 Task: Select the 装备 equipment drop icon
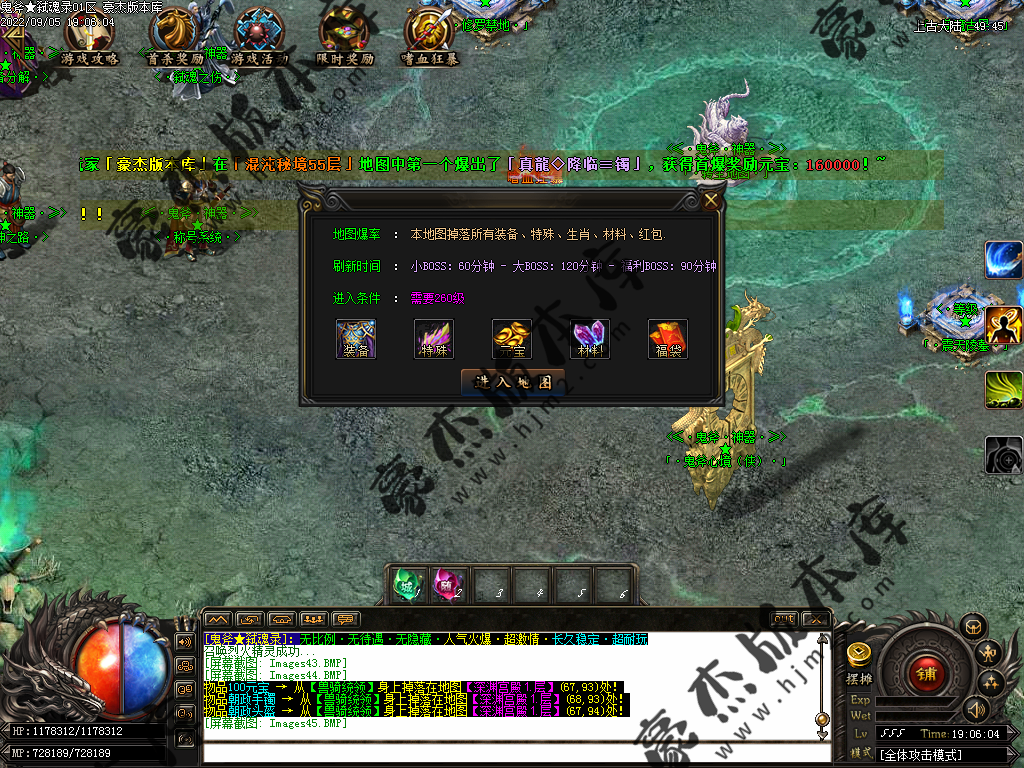click(x=356, y=338)
